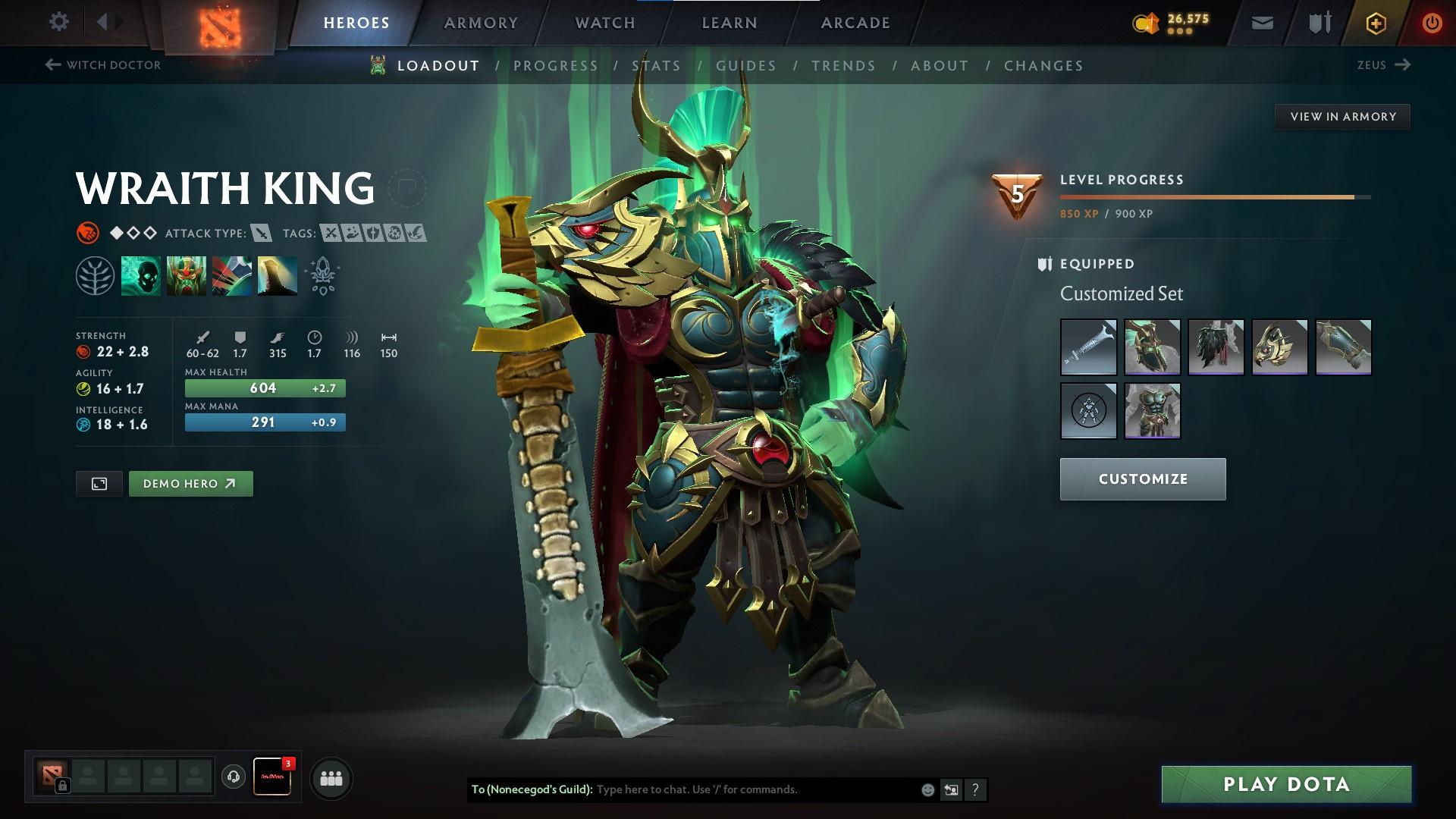
Task: Open the guild chest with notification badge
Action: click(275, 777)
